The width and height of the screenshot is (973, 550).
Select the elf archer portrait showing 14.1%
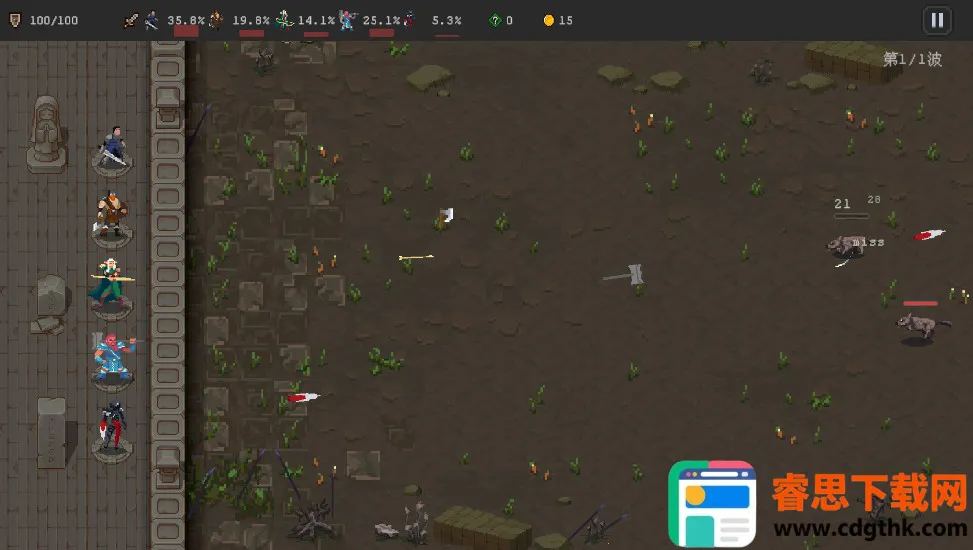tap(285, 19)
